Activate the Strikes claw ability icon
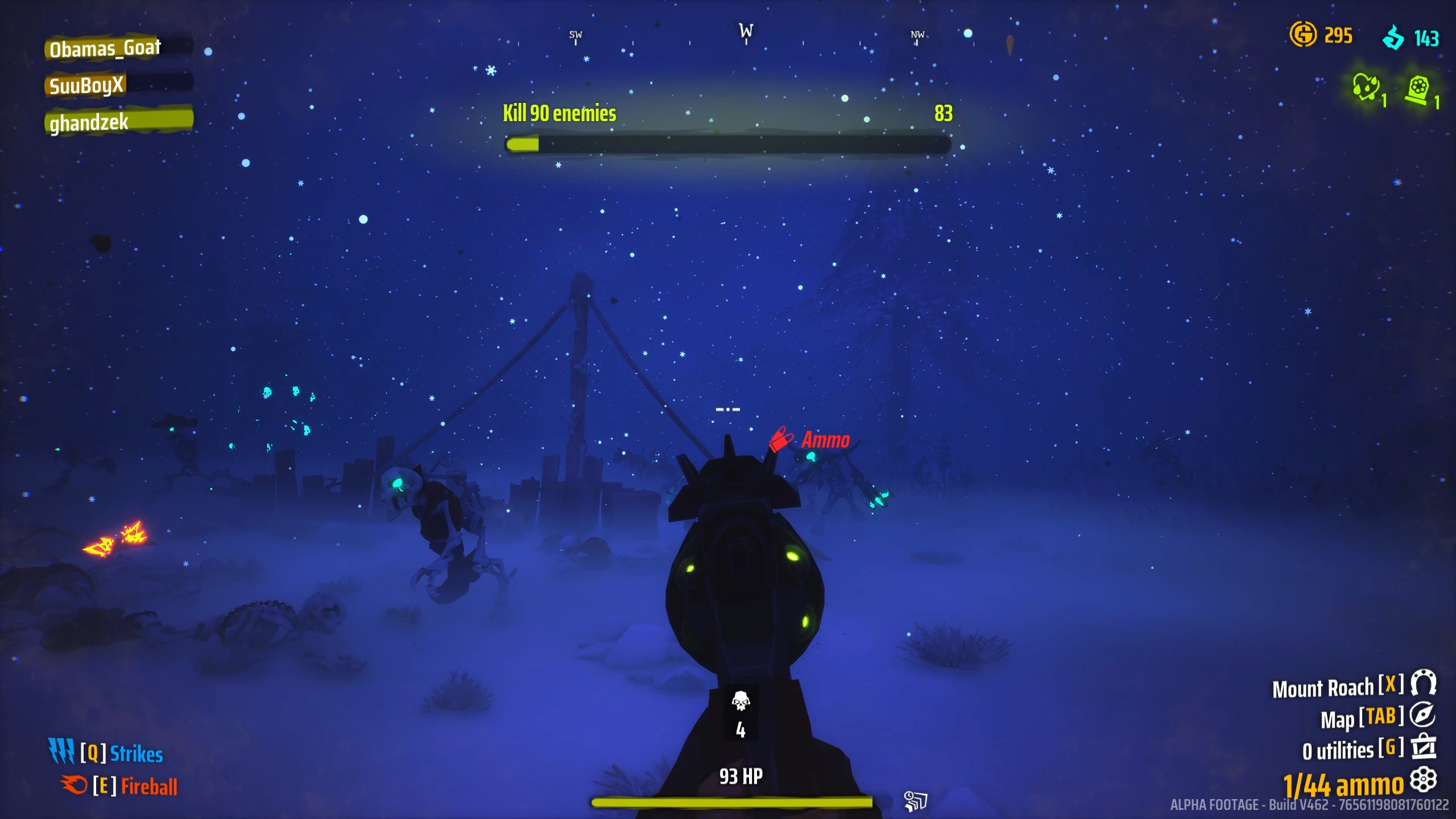Viewport: 1456px width, 819px height. [61, 751]
